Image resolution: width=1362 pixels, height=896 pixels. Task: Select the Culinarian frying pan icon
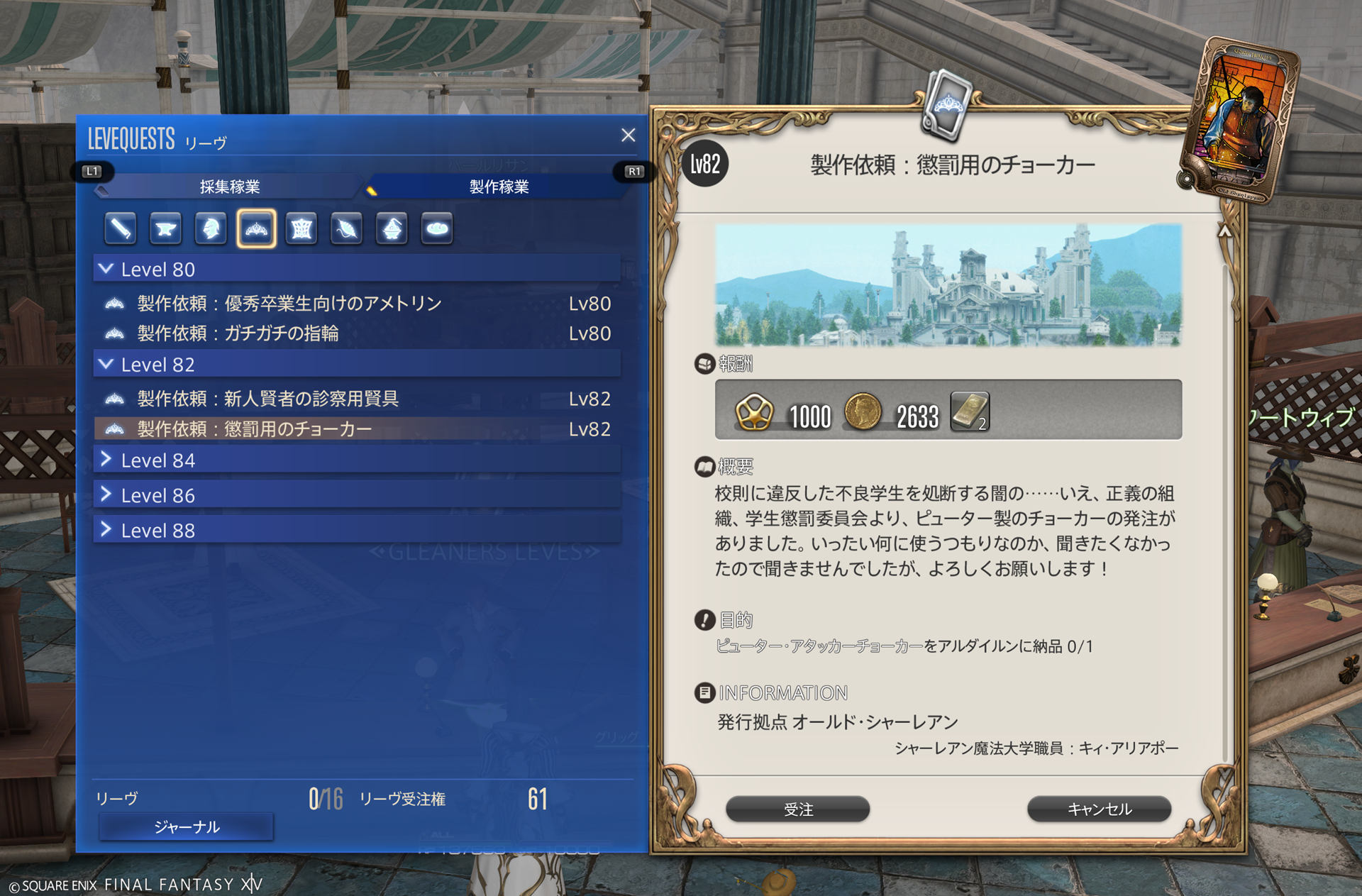[x=437, y=228]
